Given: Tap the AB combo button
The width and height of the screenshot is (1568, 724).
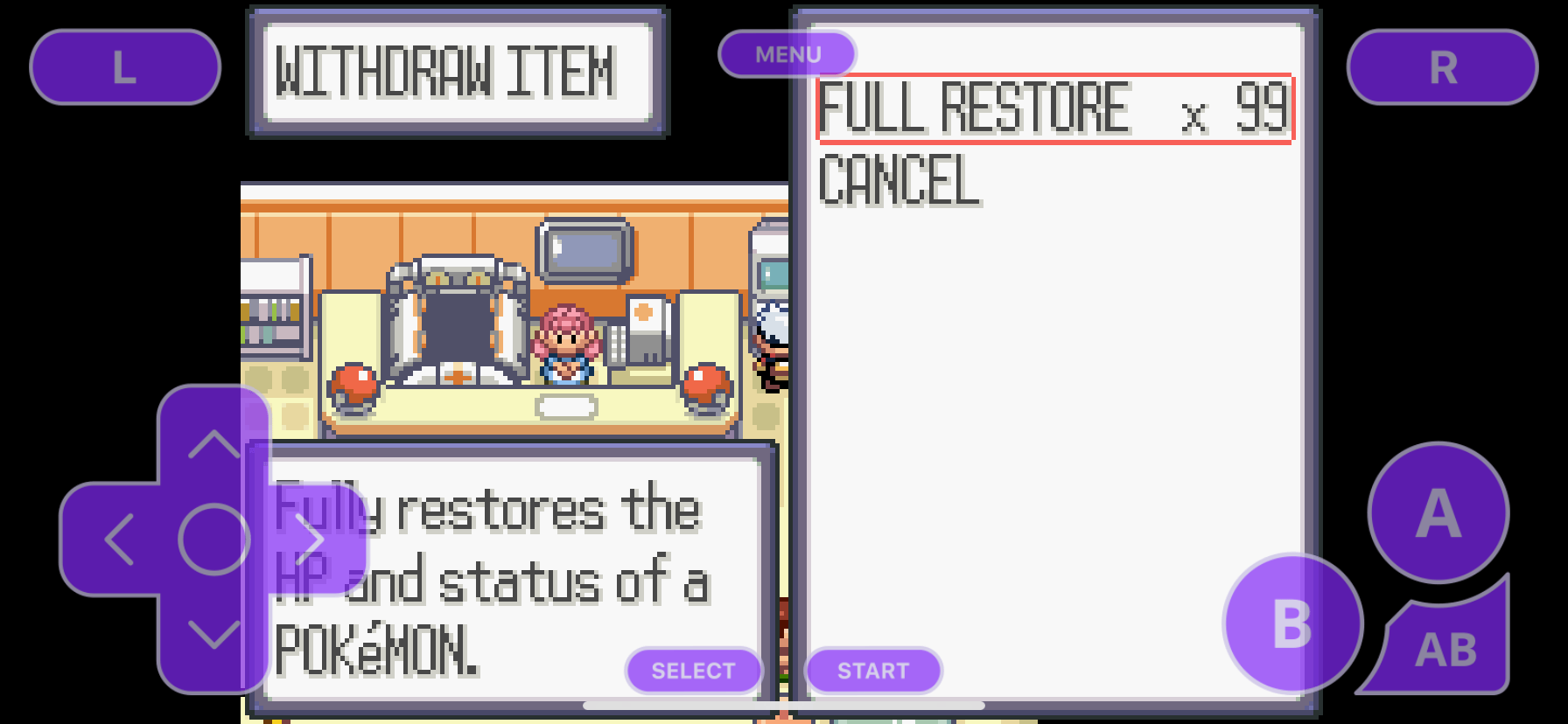Looking at the screenshot, I should click(x=1448, y=647).
